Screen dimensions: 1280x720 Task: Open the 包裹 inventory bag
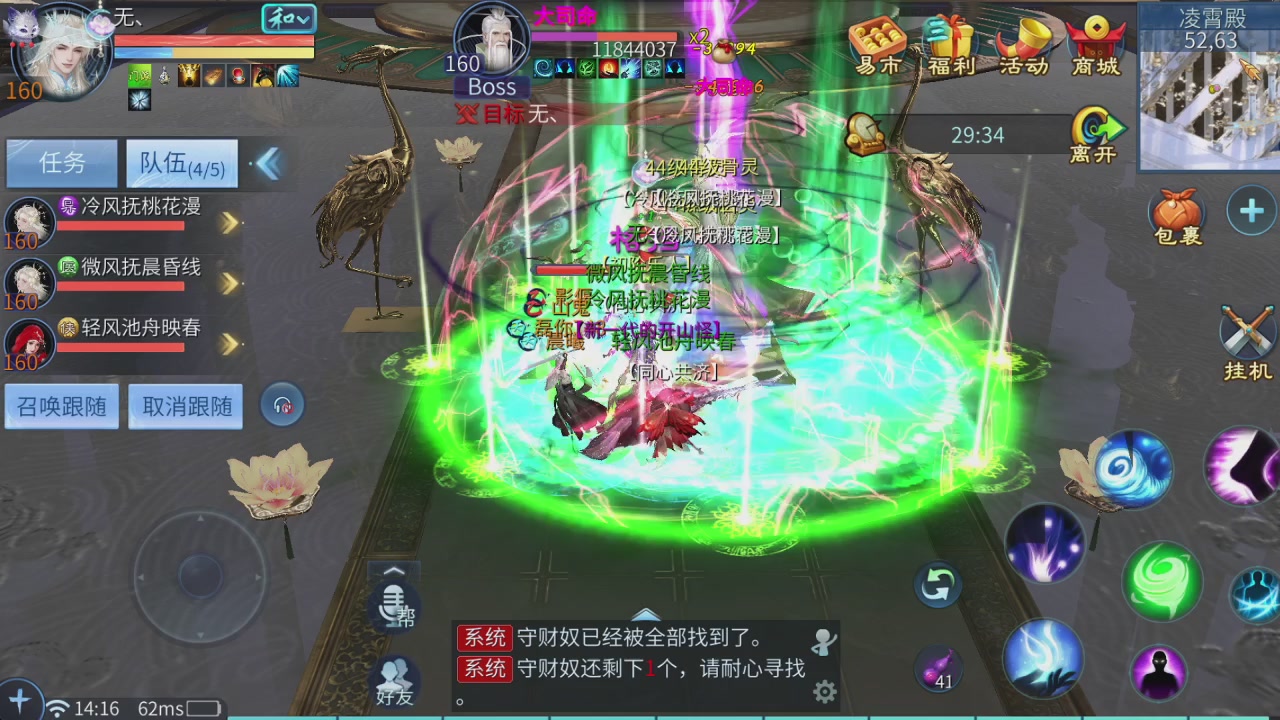(1177, 213)
